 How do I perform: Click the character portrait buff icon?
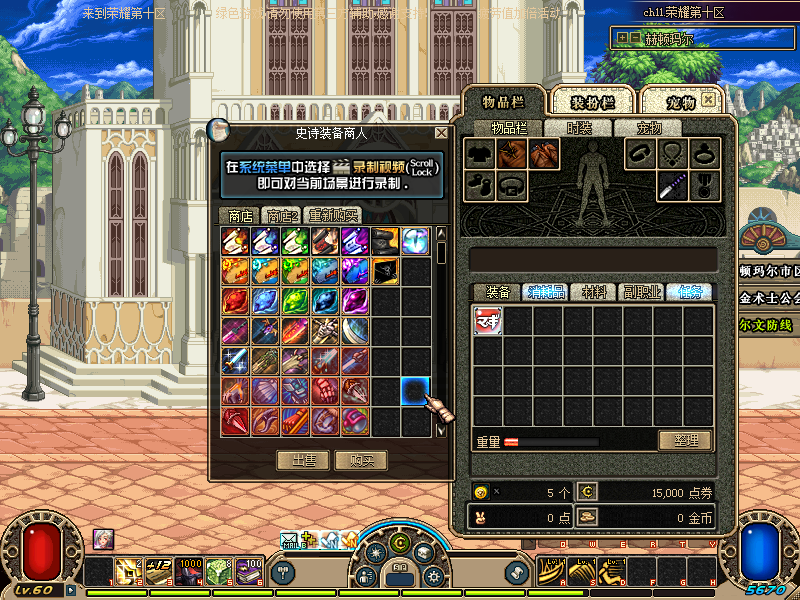104,538
